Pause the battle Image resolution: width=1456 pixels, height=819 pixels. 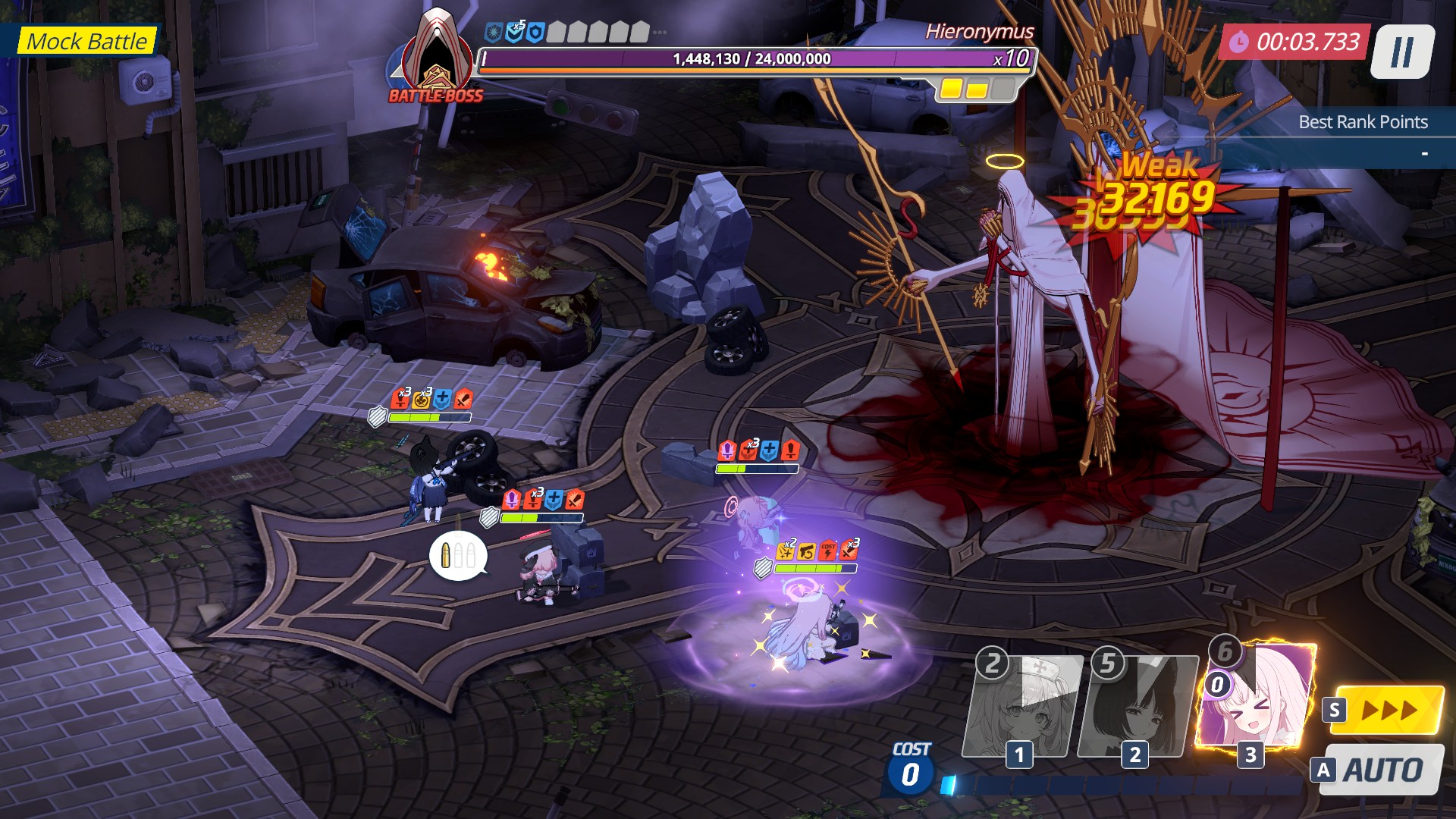1402,52
